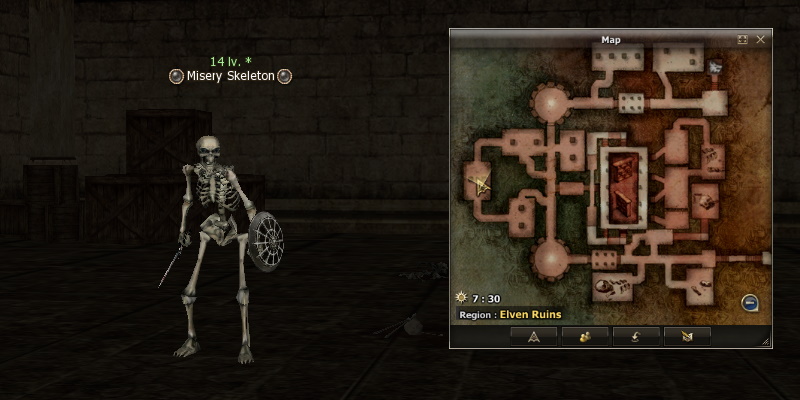
Task: Maximize the Map window
Action: (742, 40)
